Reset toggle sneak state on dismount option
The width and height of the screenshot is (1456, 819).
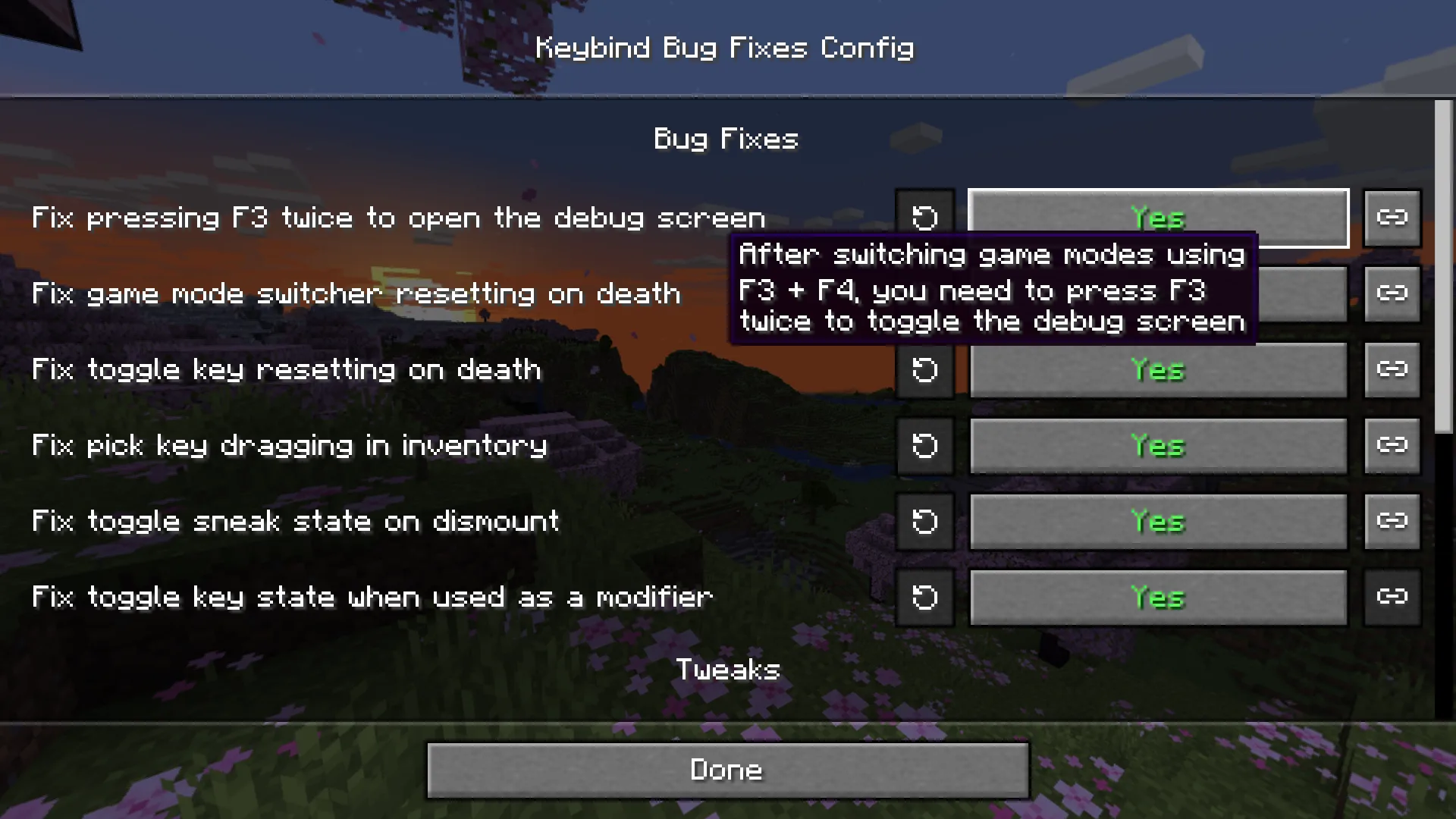tap(924, 522)
